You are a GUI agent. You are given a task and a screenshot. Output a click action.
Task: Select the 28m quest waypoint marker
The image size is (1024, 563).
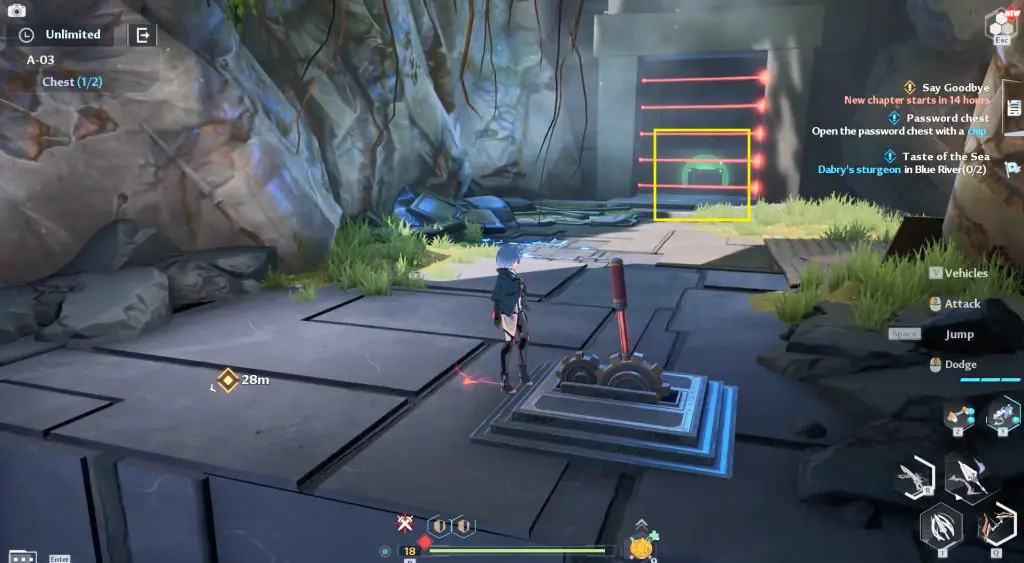pyautogui.click(x=228, y=380)
